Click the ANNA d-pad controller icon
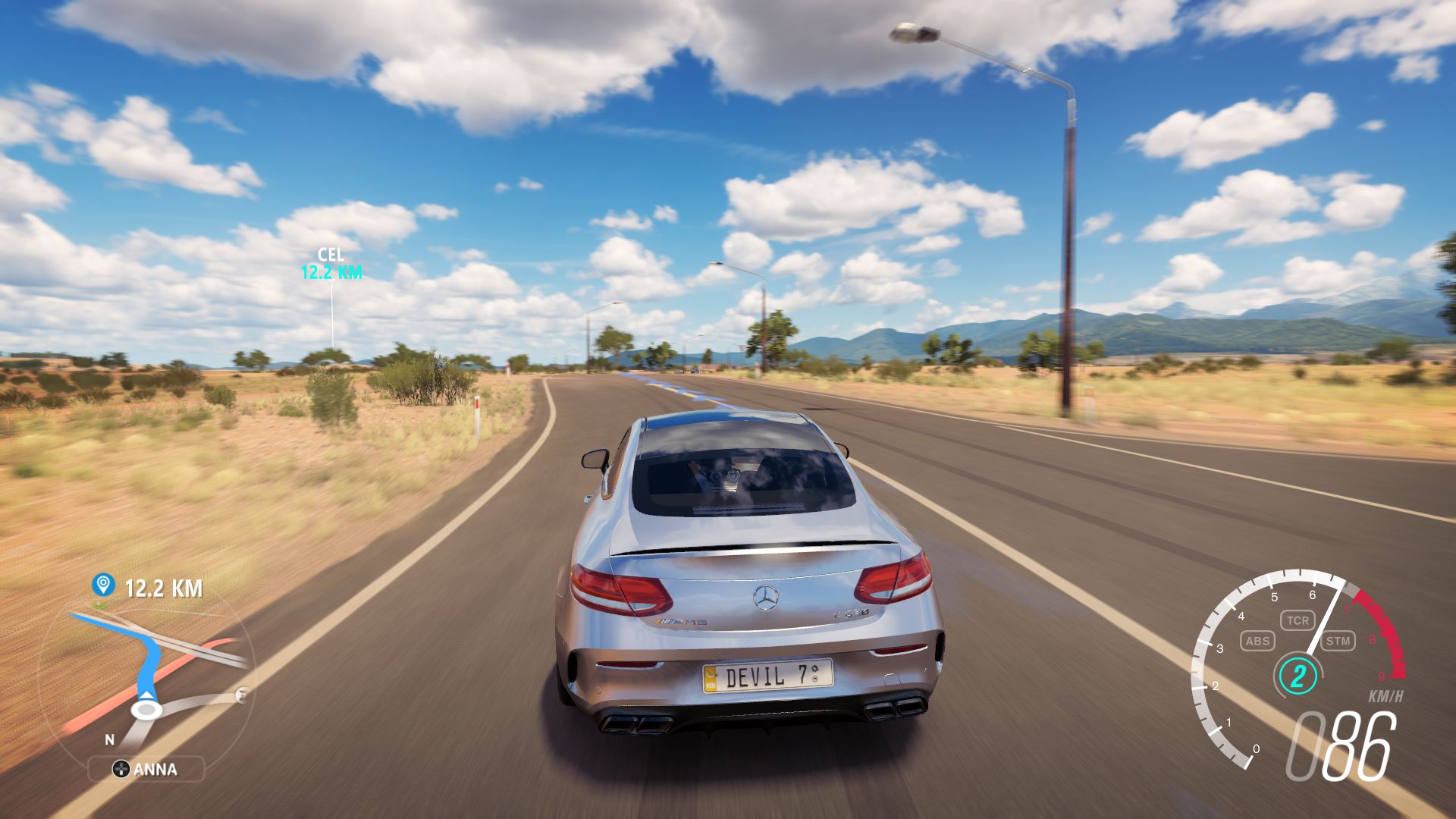The width and height of the screenshot is (1456, 819). 121,770
